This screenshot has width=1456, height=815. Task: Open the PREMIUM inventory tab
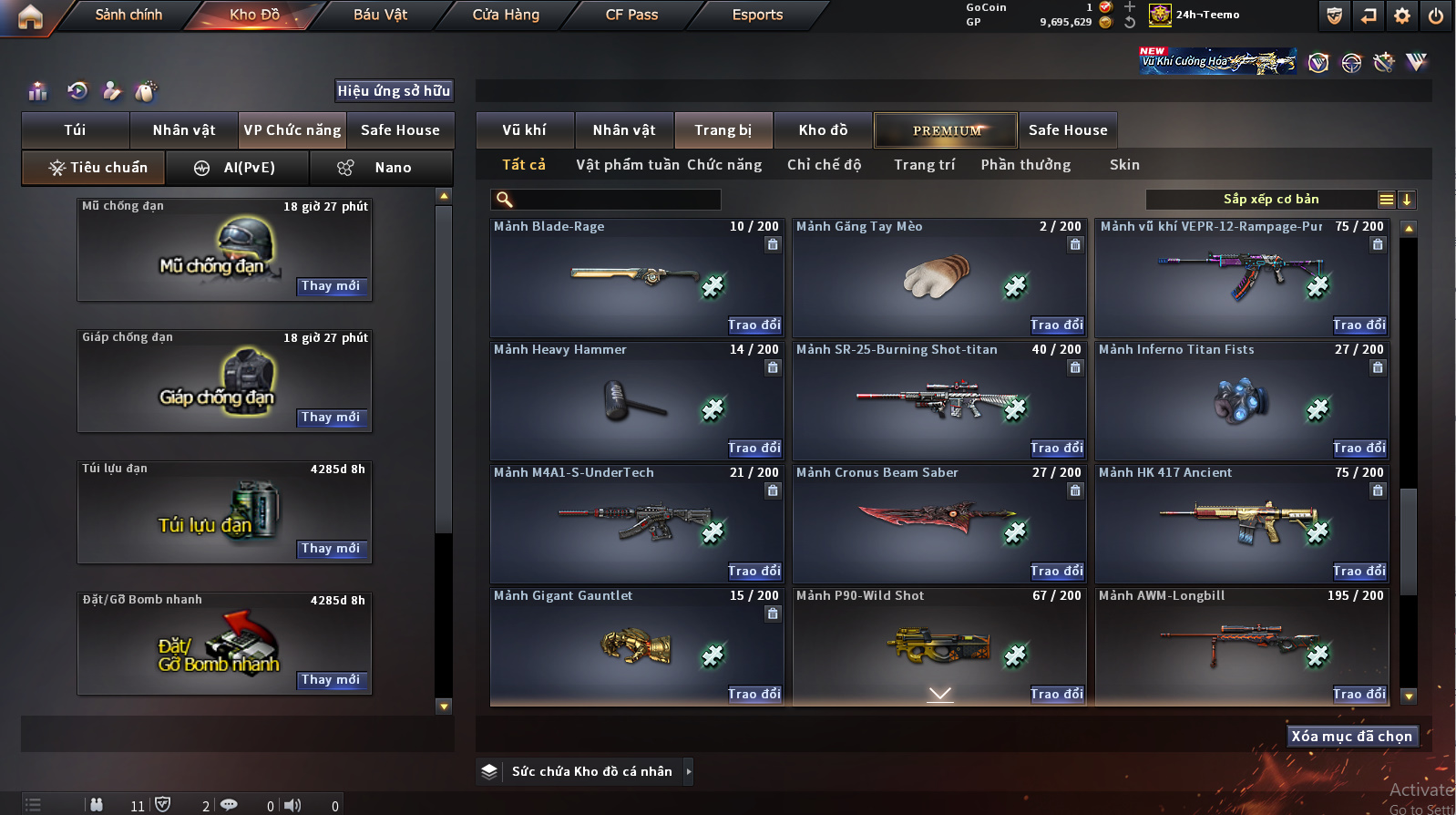[x=946, y=130]
